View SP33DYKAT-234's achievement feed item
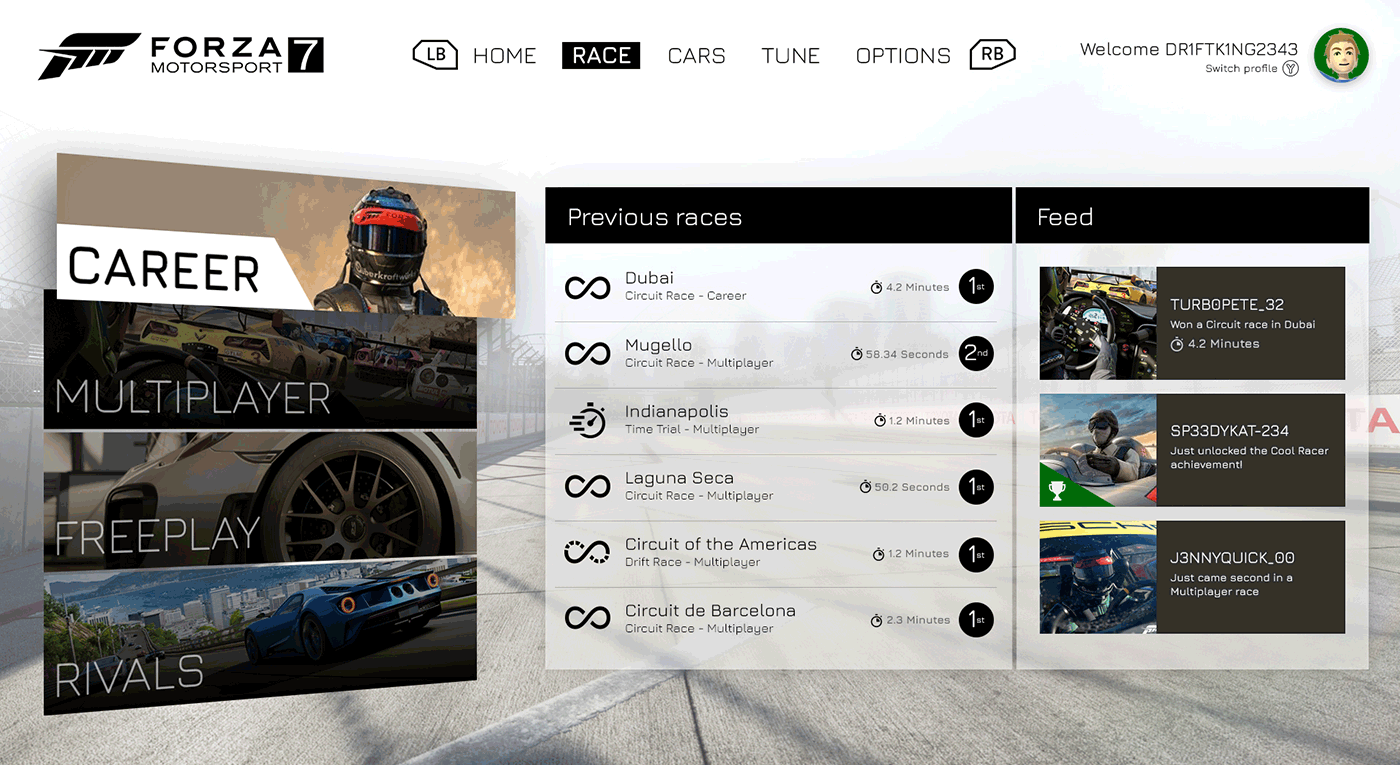Screen dimensions: 1400x765 [1192, 450]
